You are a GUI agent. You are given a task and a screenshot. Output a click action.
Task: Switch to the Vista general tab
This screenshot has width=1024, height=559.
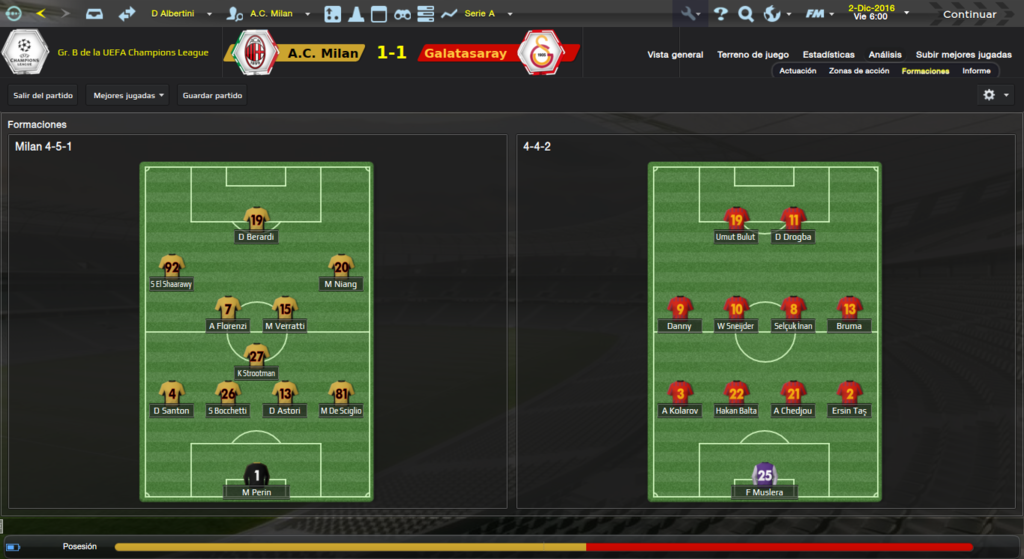coord(675,54)
